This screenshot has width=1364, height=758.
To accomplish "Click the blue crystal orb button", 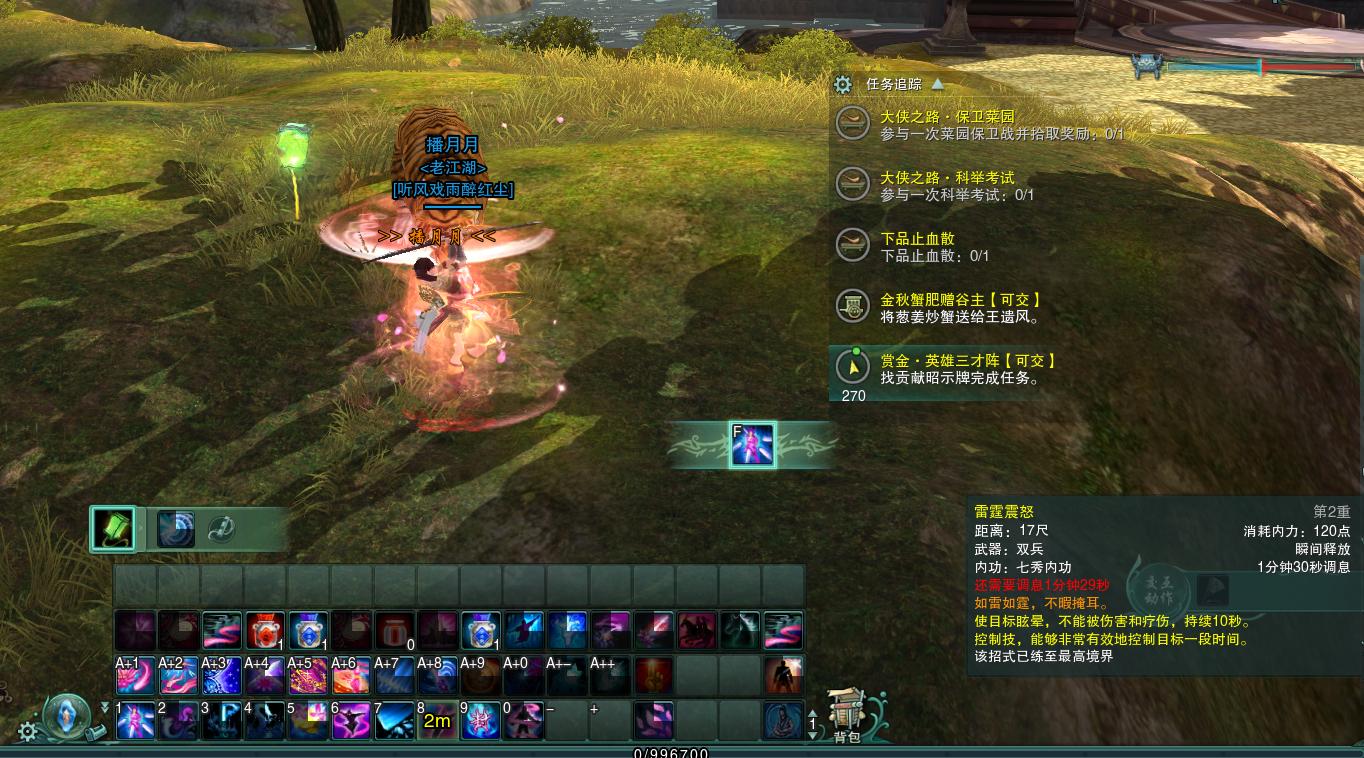I will pos(68,714).
